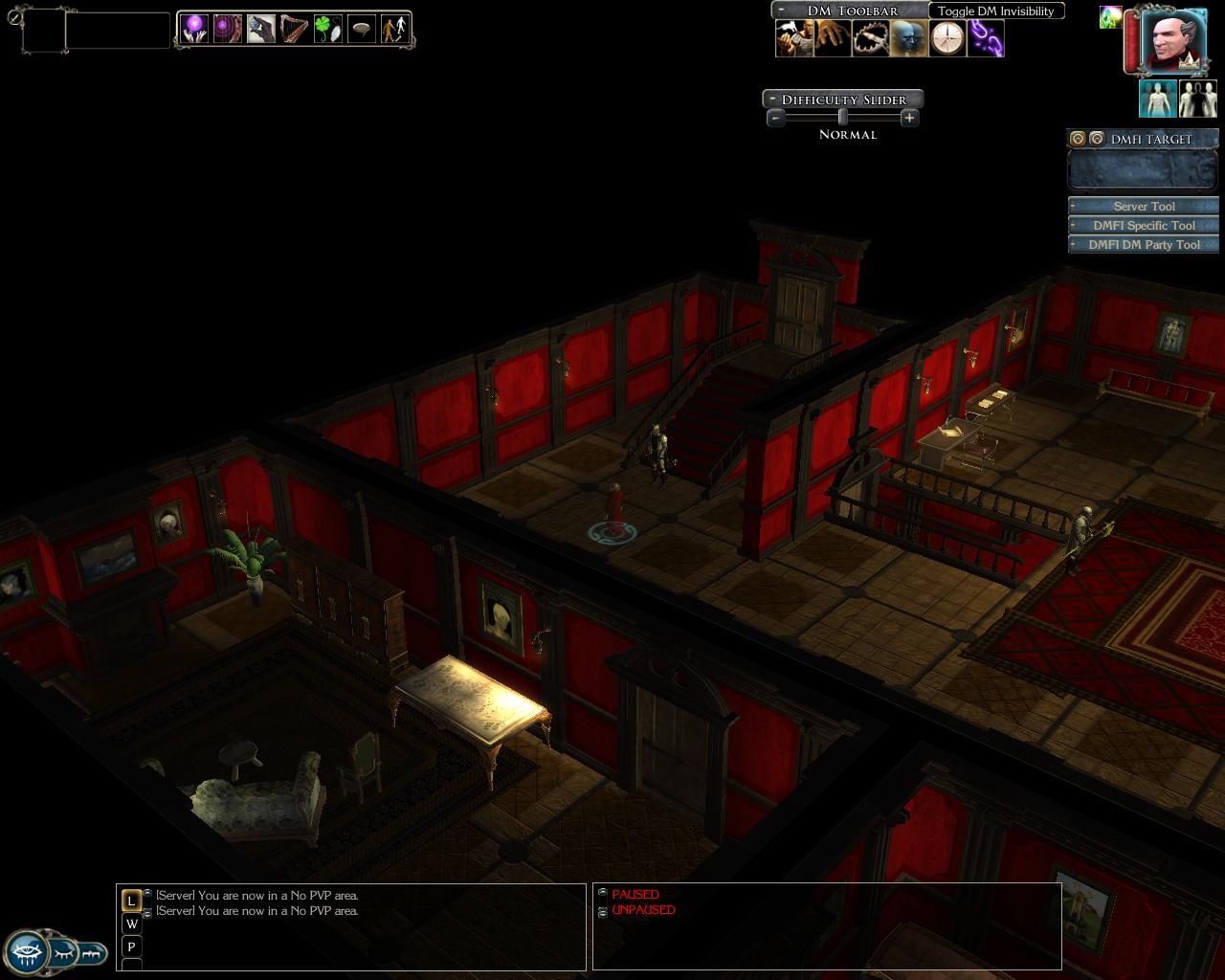Open the main eye menu button
This screenshot has width=1225, height=980.
(x=26, y=952)
